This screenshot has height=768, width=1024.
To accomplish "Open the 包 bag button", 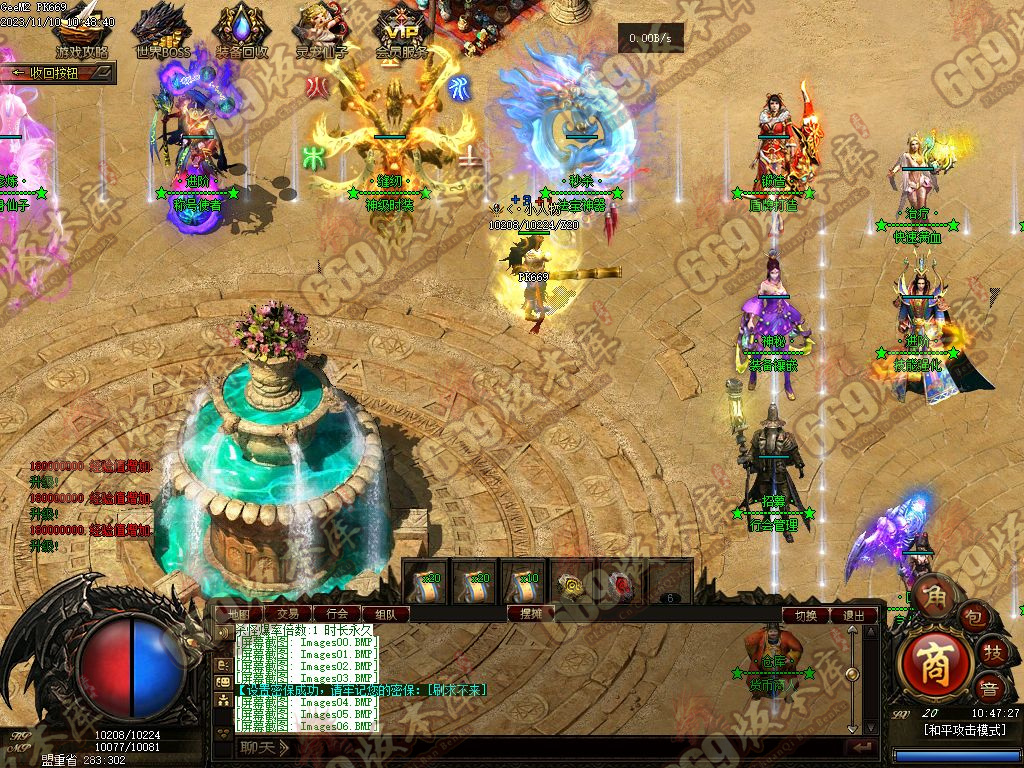I will pyautogui.click(x=975, y=618).
